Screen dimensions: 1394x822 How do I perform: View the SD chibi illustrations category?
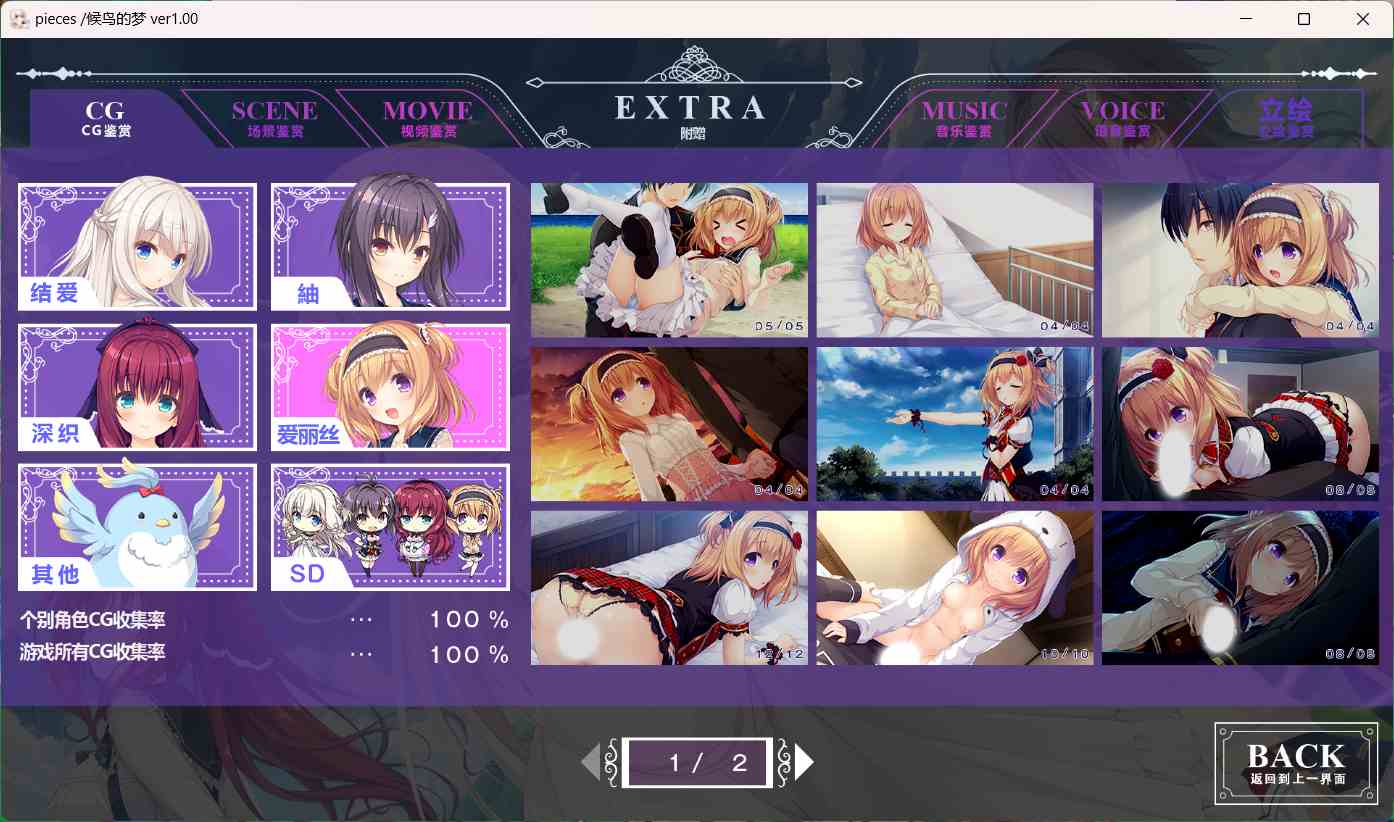click(389, 527)
